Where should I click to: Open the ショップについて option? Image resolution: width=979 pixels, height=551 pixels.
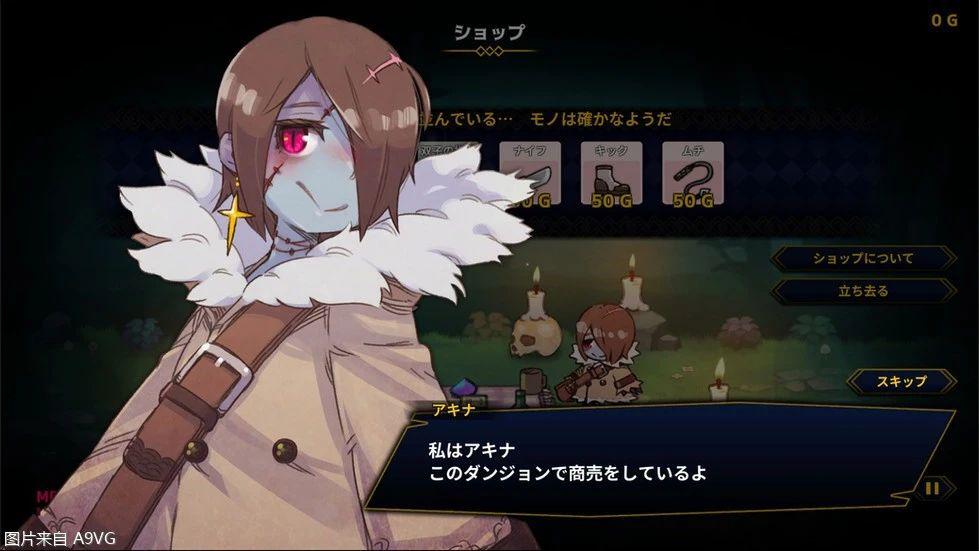[863, 258]
